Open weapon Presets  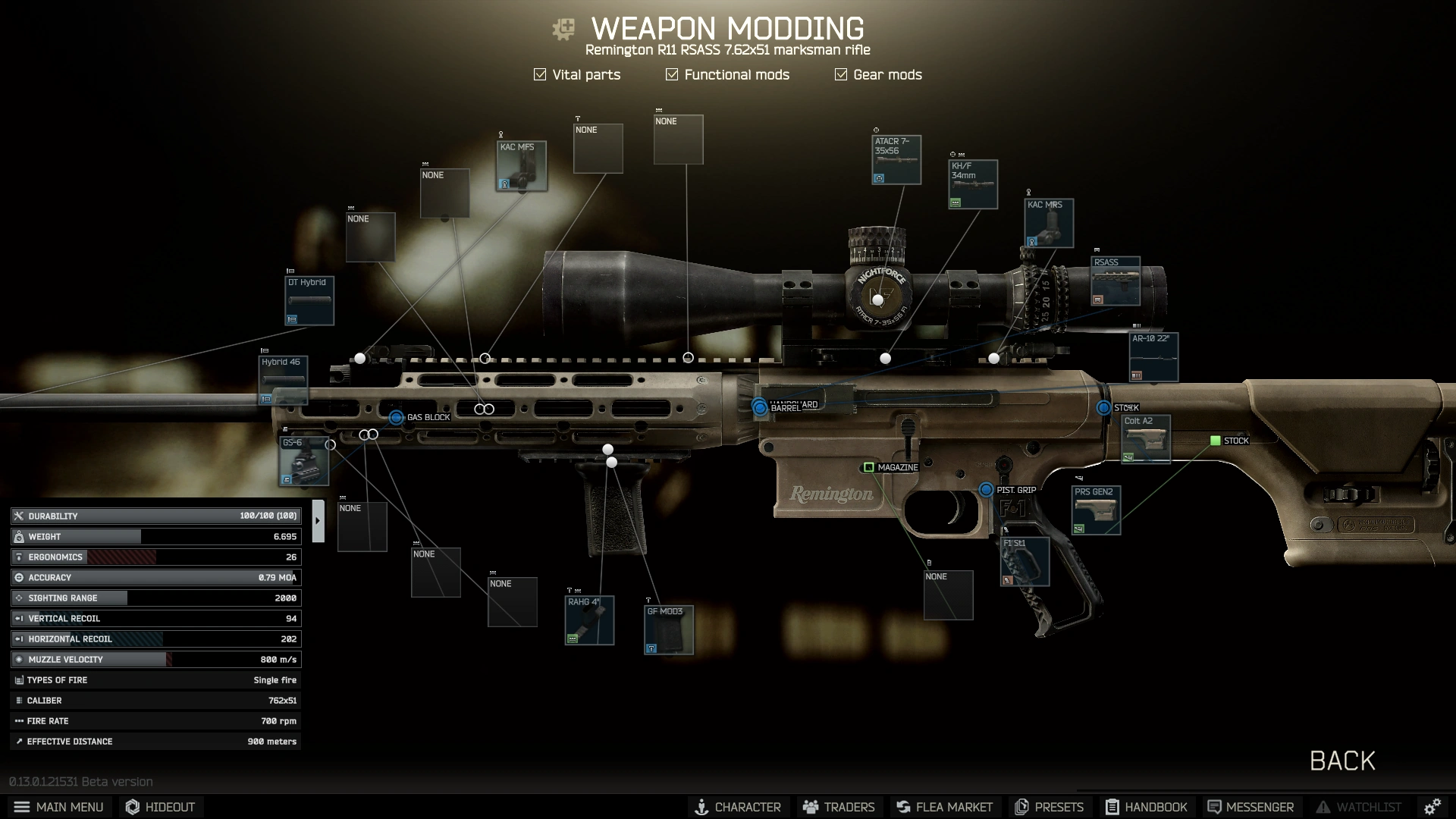(x=1050, y=807)
